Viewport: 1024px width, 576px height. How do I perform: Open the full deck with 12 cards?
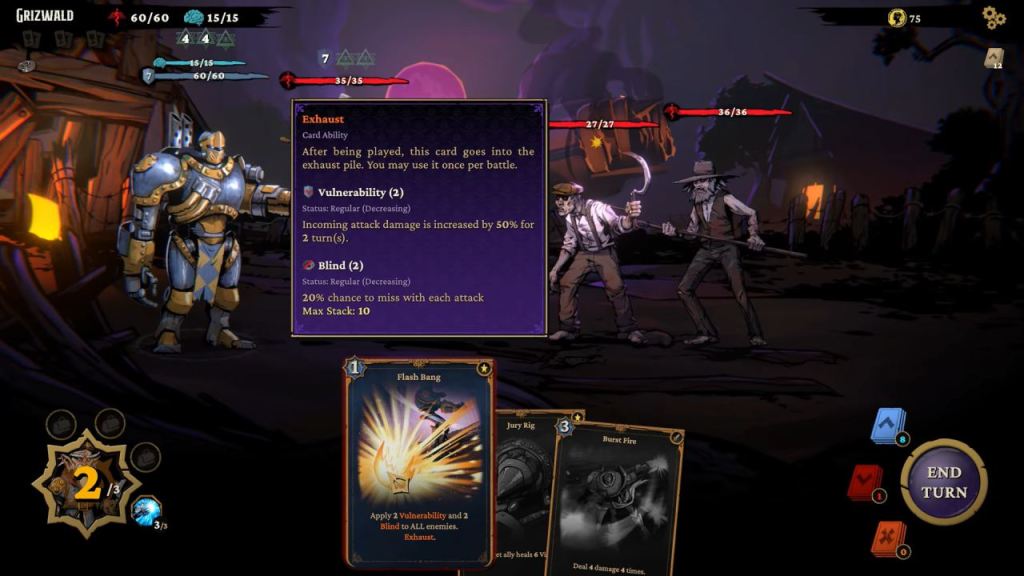(993, 59)
